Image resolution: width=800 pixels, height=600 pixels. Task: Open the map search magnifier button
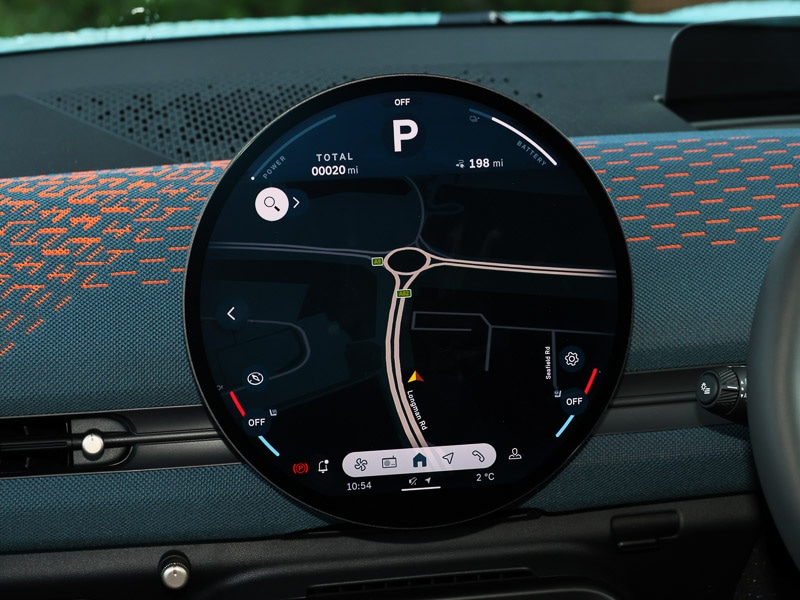coord(270,203)
